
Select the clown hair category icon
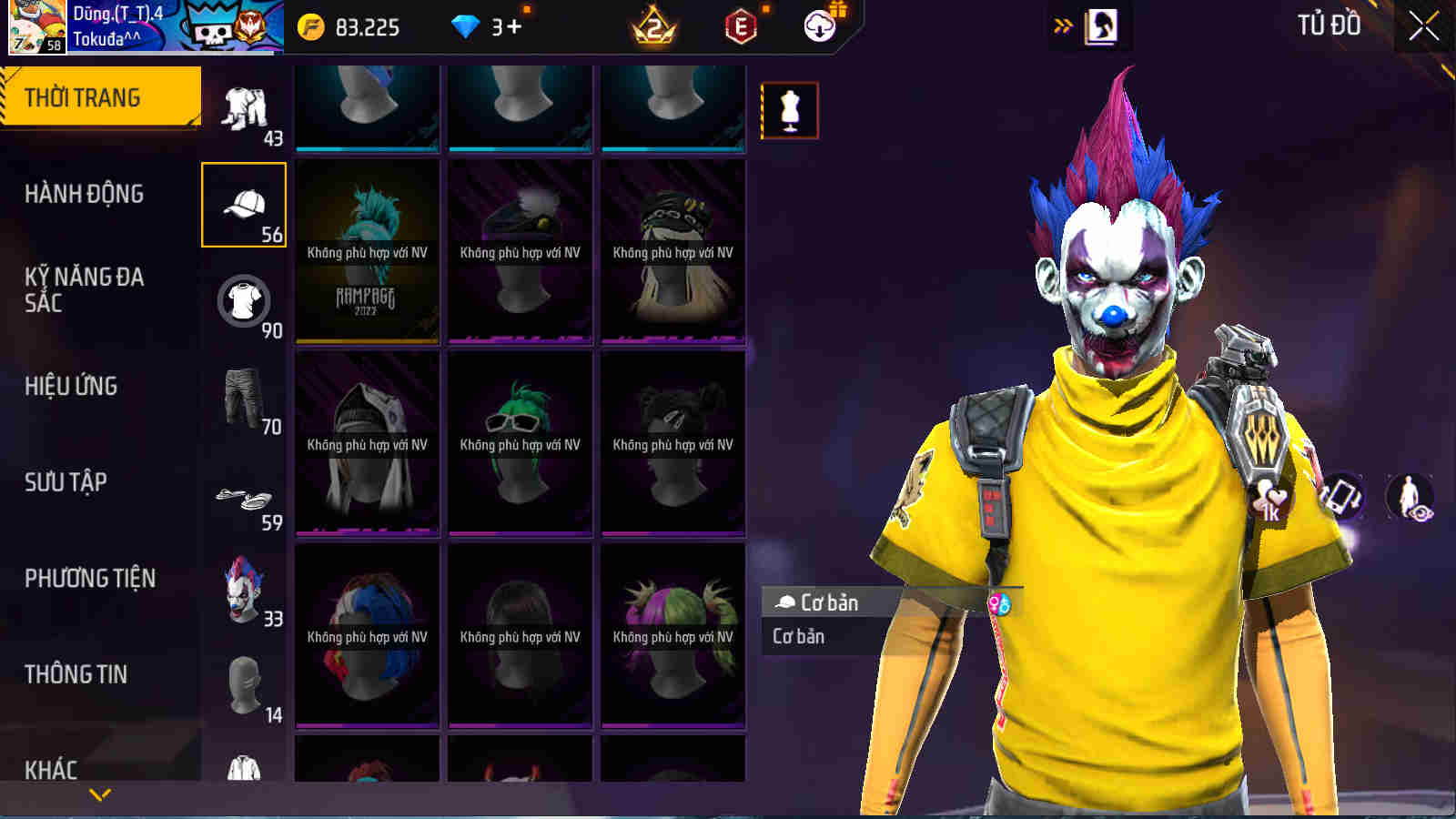coord(242,590)
